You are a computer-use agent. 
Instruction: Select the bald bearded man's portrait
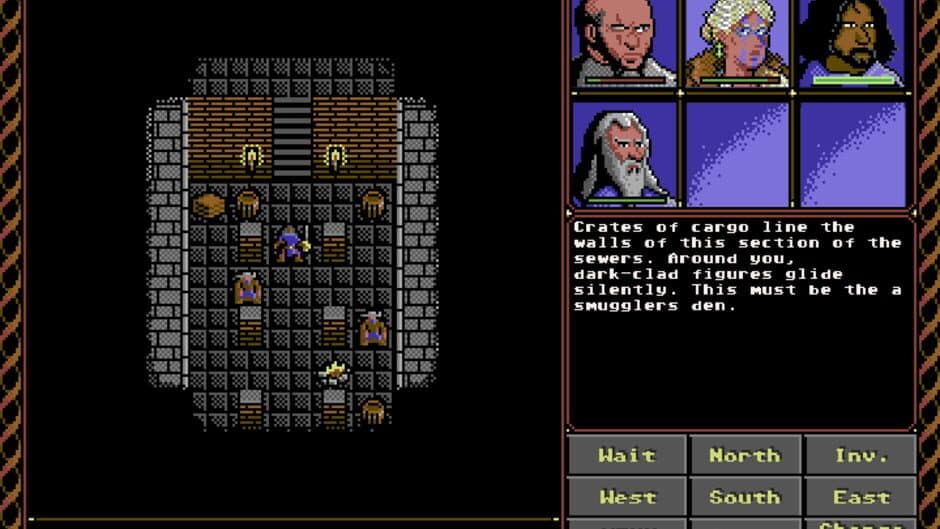coord(625,44)
